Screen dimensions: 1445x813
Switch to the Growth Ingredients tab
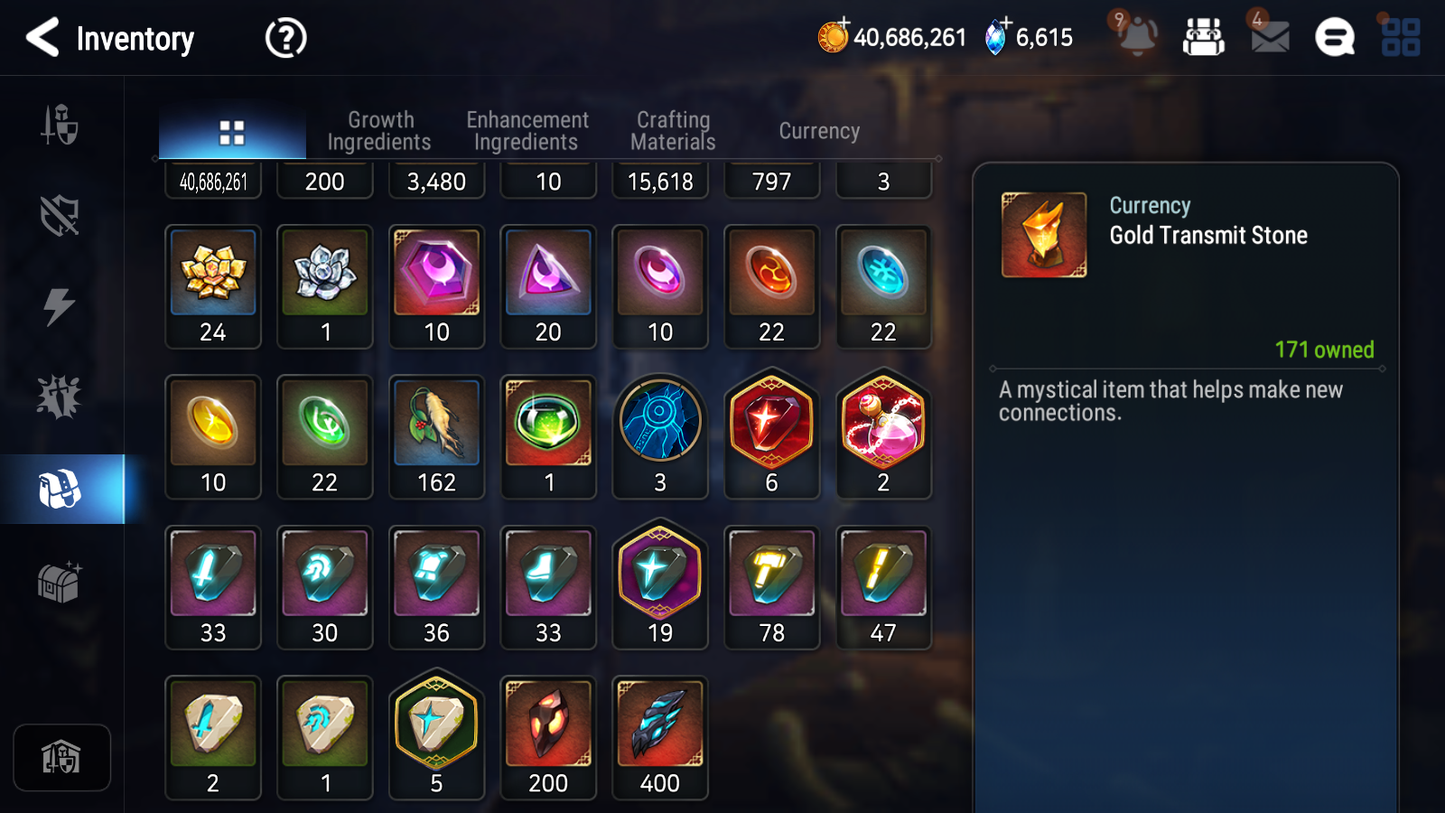[x=380, y=131]
